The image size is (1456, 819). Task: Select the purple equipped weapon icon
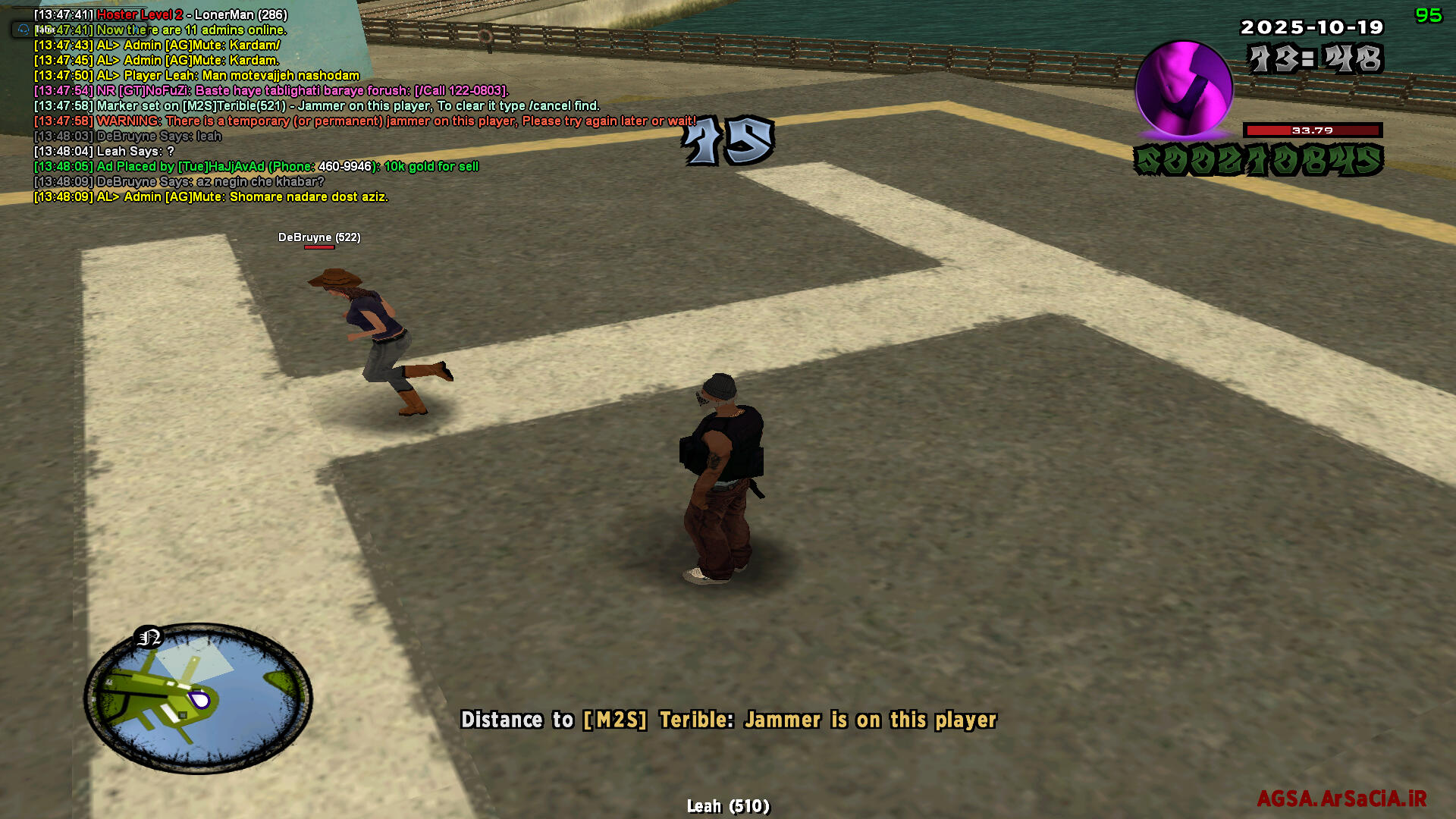tap(1183, 89)
